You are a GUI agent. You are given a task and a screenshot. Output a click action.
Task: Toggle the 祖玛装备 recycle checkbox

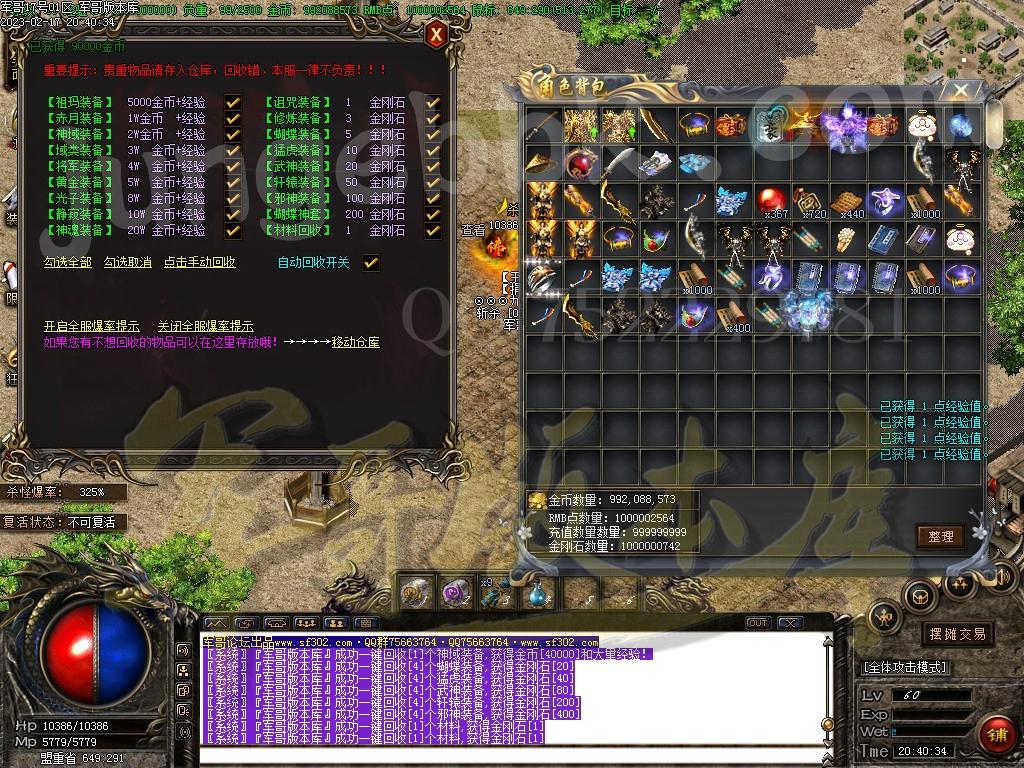pos(233,102)
